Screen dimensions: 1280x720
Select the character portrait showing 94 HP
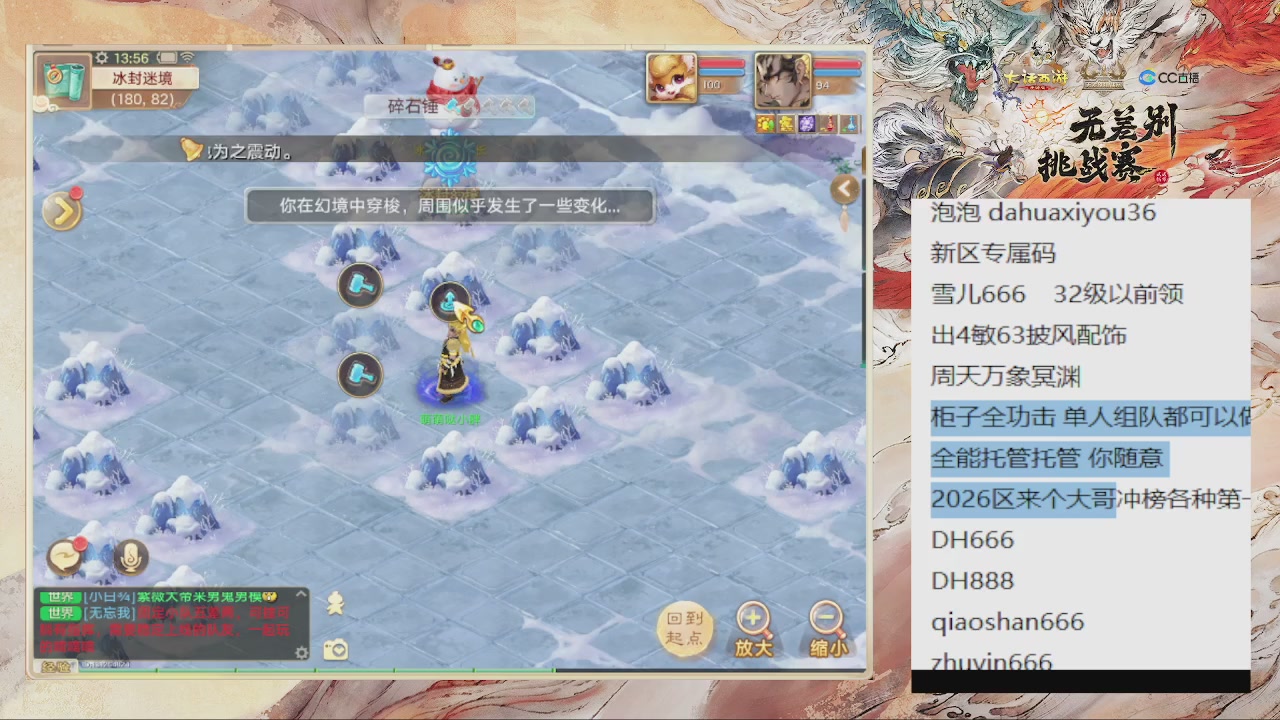[x=782, y=80]
